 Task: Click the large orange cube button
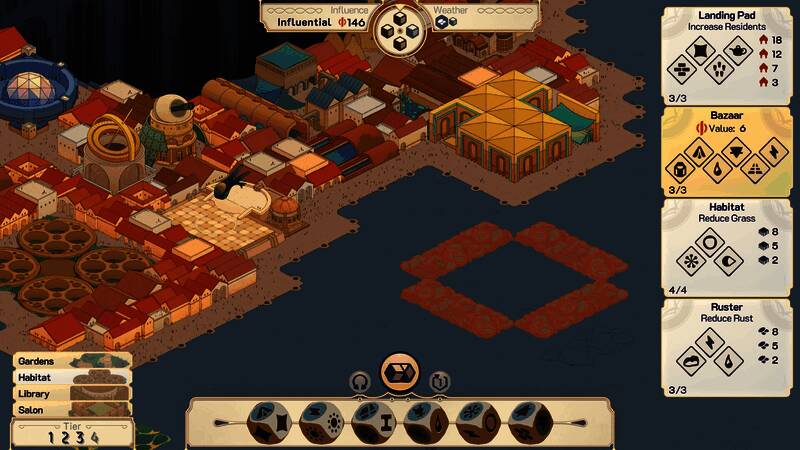pyautogui.click(x=400, y=370)
